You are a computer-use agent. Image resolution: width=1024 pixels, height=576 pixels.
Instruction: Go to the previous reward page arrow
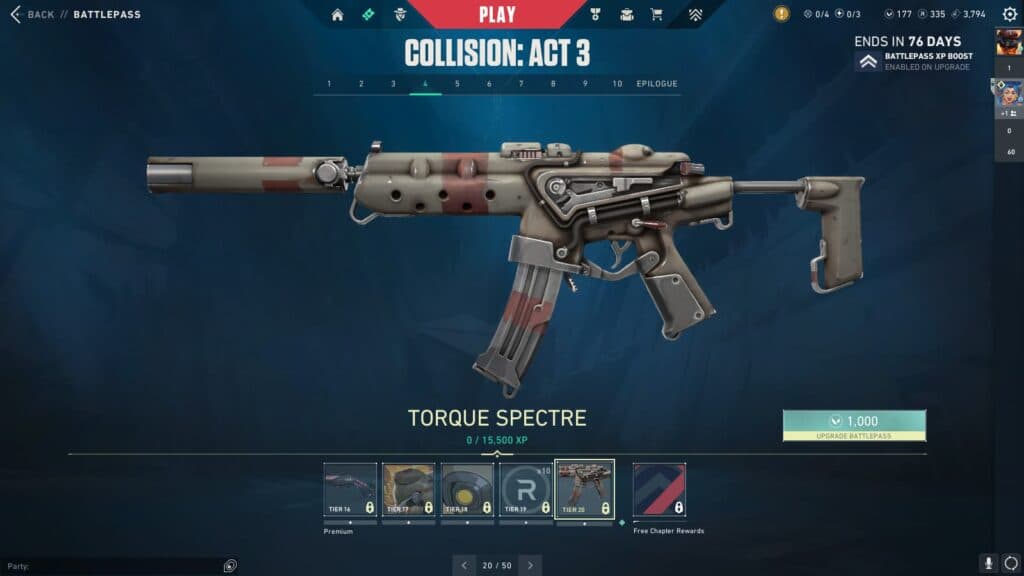click(x=464, y=565)
